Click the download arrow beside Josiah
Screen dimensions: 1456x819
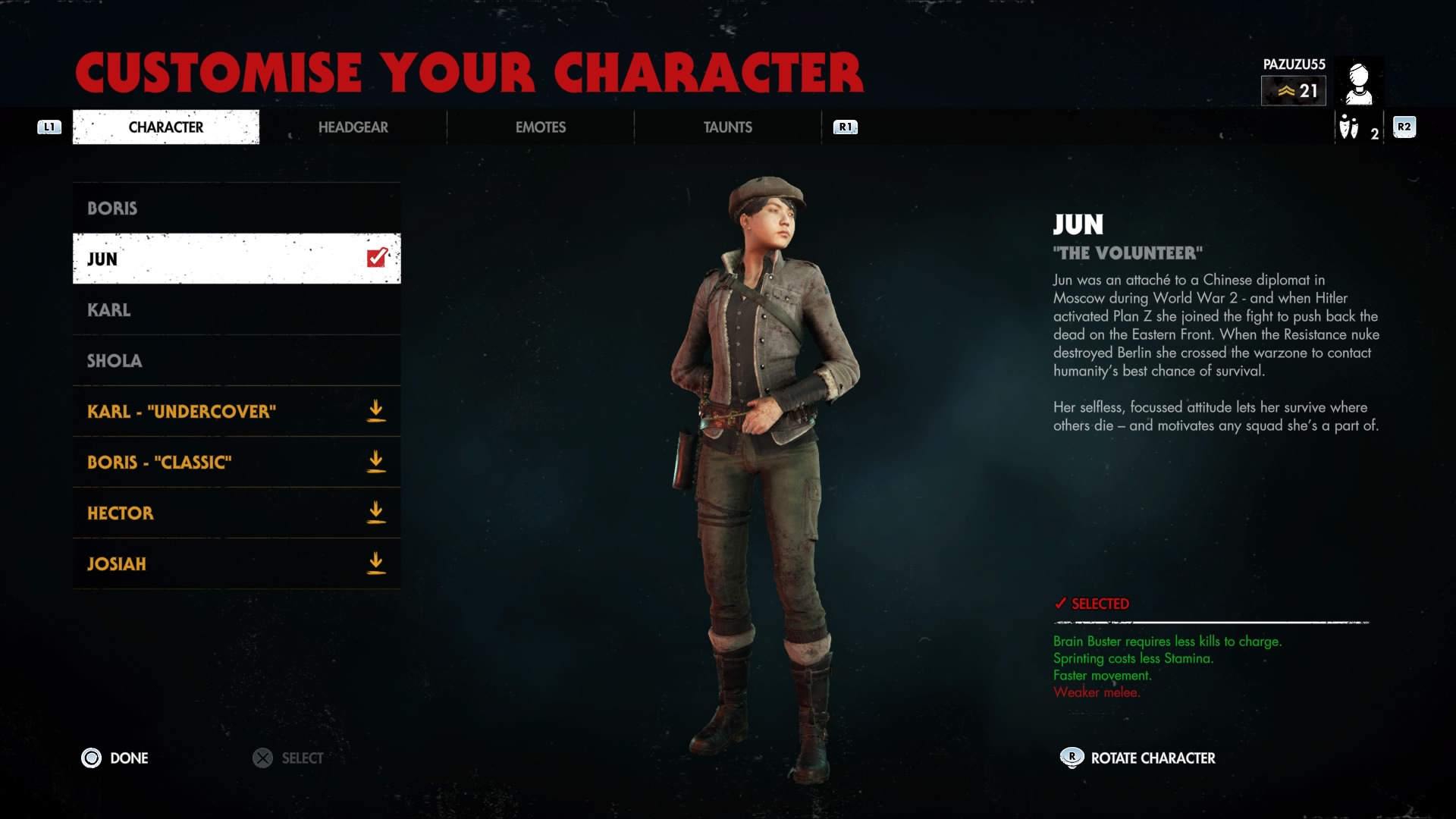[375, 563]
